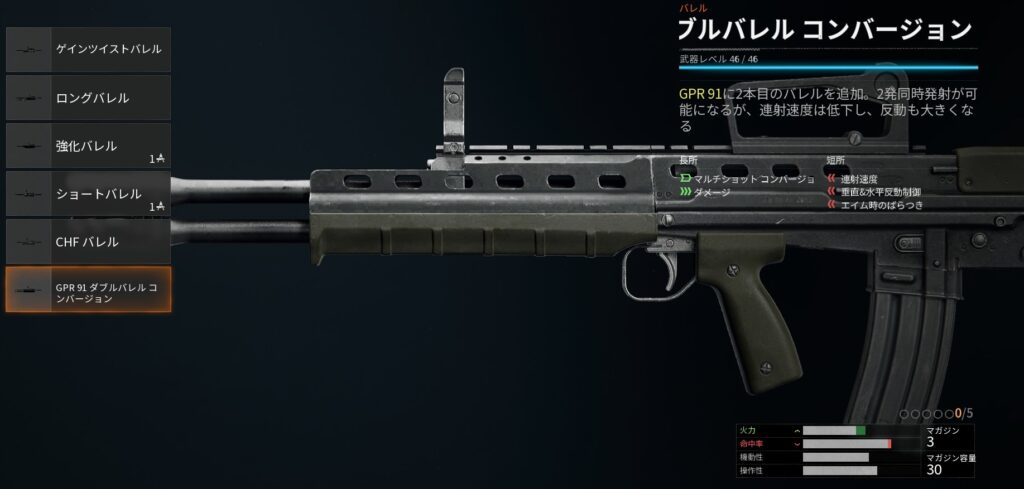
Task: Select GPR 91 ダブルバレル コンバージョン
Action: point(88,290)
